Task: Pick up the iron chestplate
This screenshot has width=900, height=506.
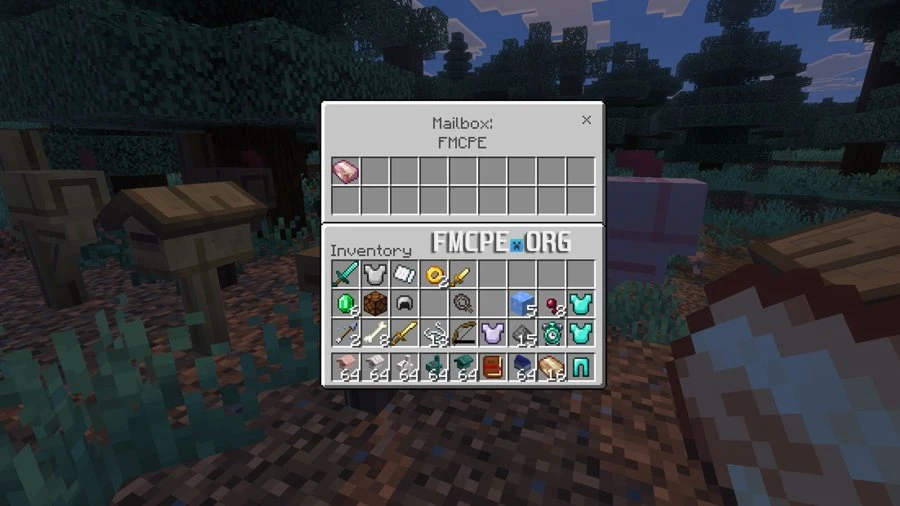Action: click(x=375, y=275)
